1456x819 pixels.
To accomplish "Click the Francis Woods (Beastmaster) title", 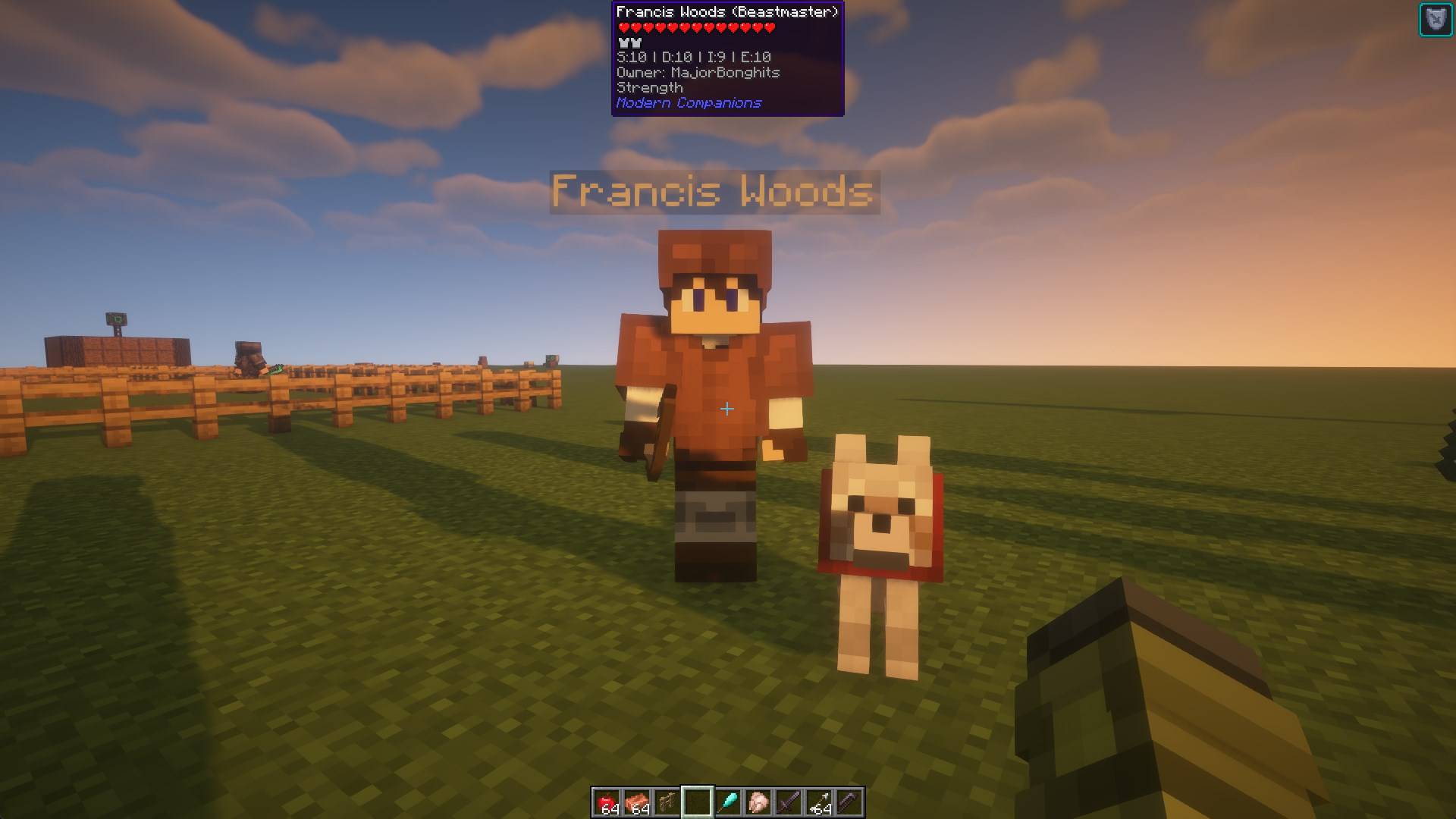I will tap(728, 12).
